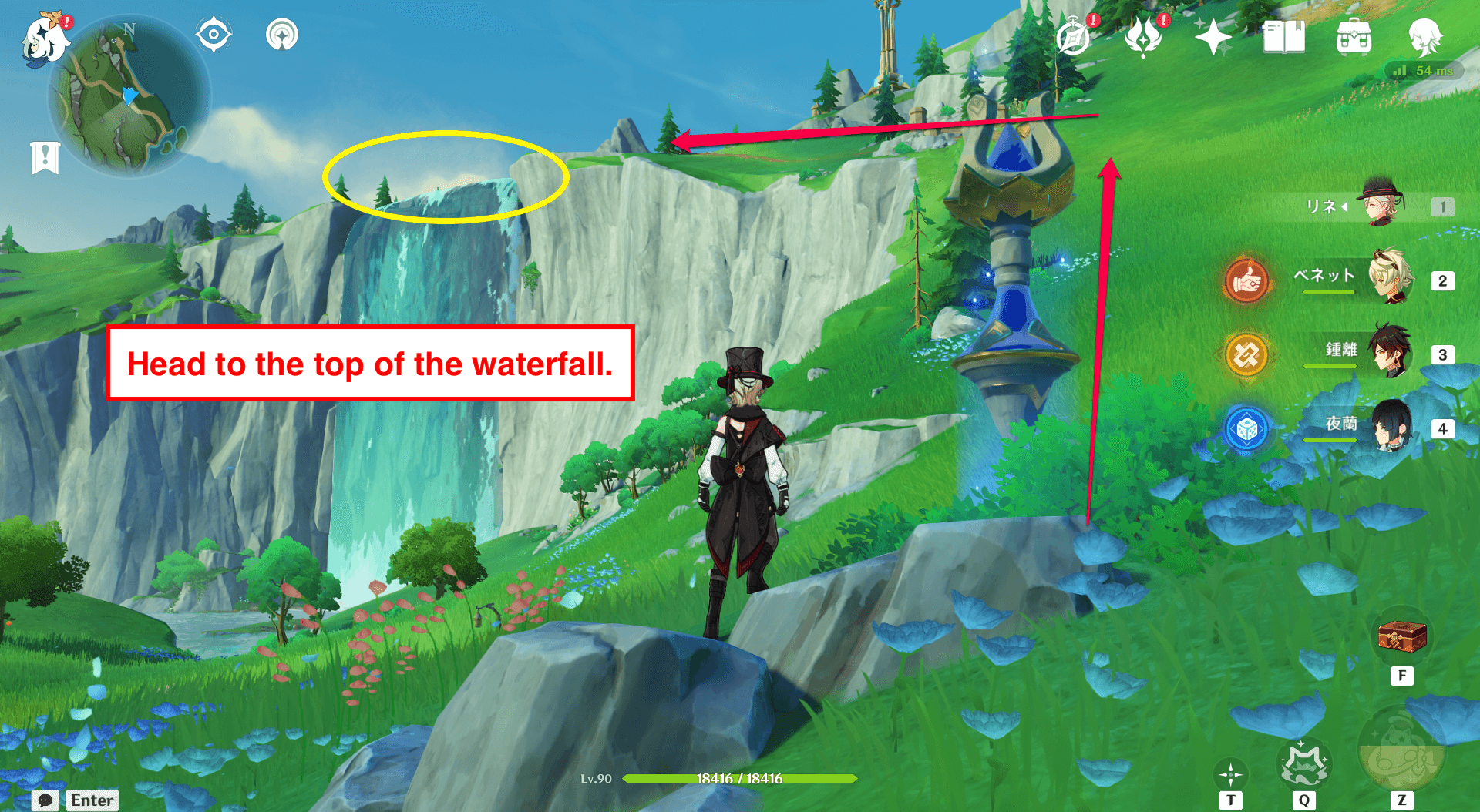Click the beacon signal icon right of the eye

pyautogui.click(x=281, y=33)
